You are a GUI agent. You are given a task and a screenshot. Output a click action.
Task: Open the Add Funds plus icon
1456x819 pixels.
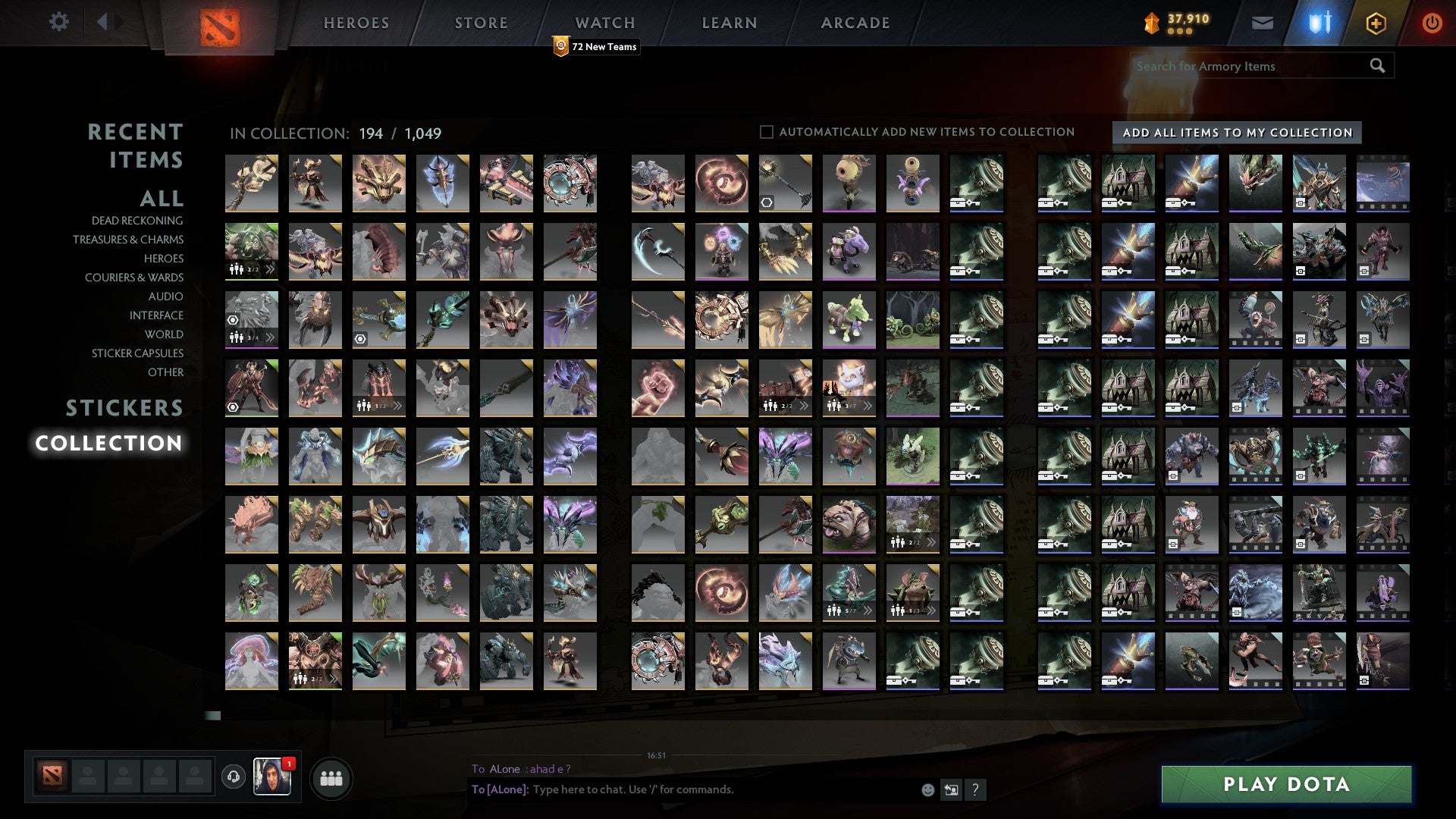point(1376,23)
